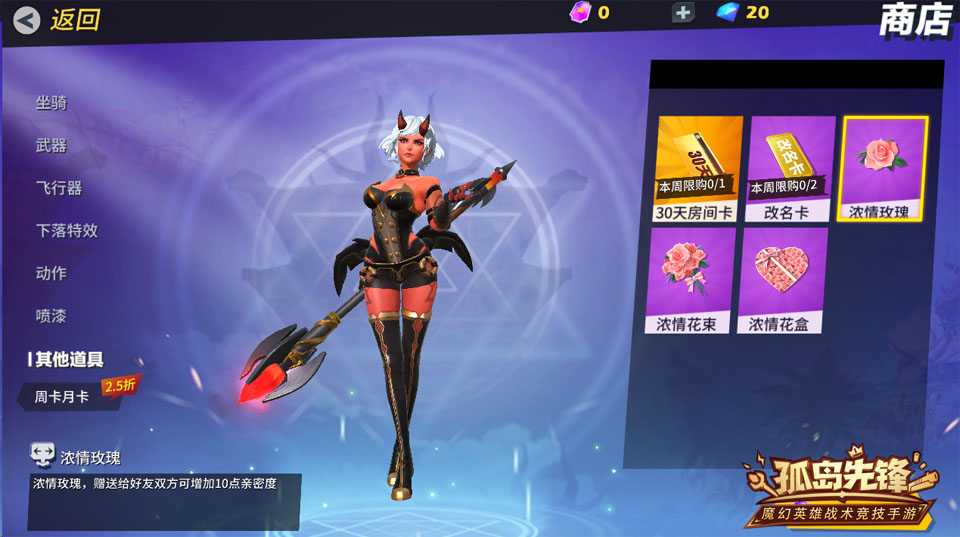Select the 其他道具 category
This screenshot has height=537, width=960.
[x=69, y=359]
